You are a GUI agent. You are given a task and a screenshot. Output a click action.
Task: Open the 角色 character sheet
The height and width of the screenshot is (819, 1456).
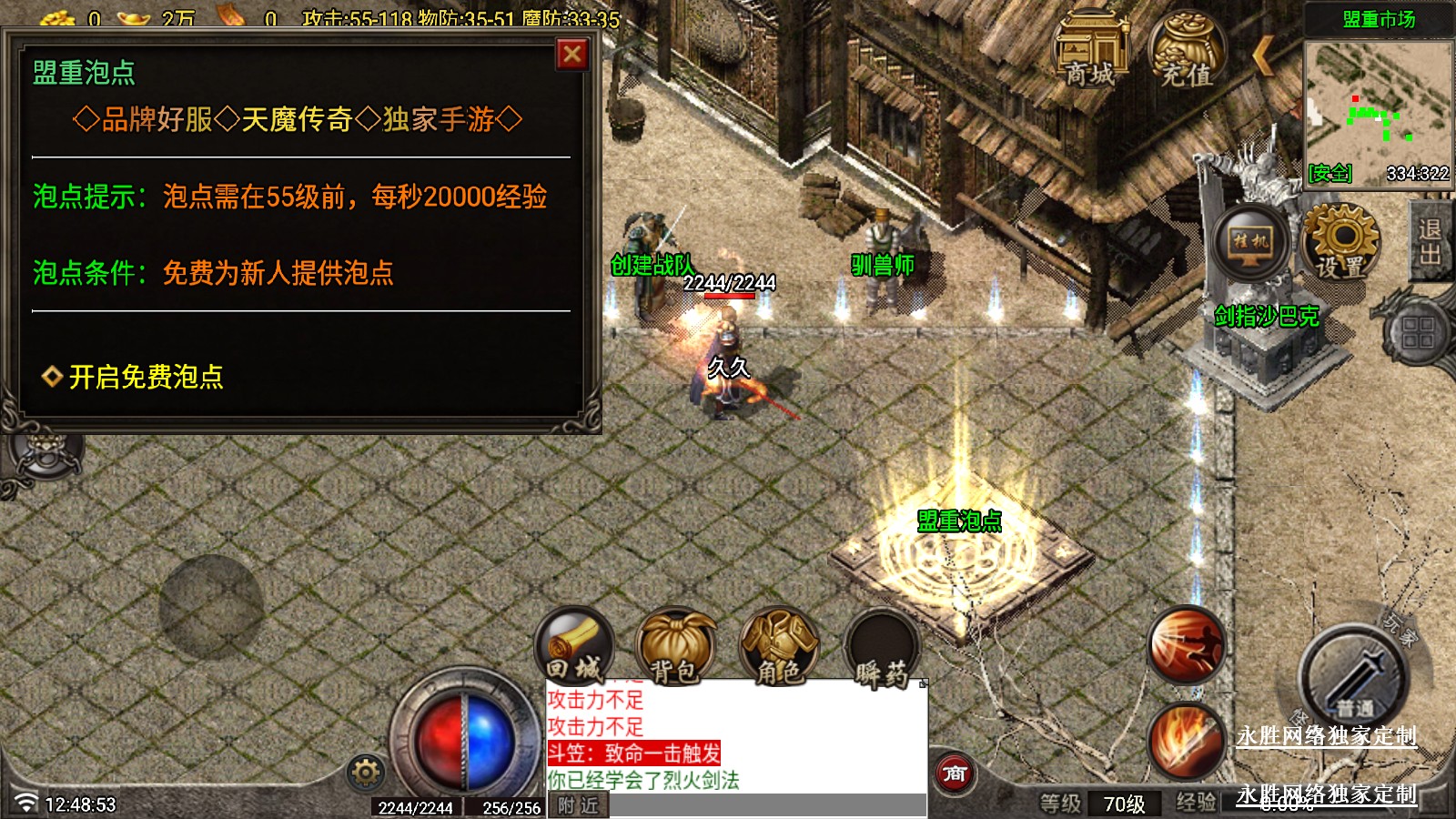coord(778,648)
